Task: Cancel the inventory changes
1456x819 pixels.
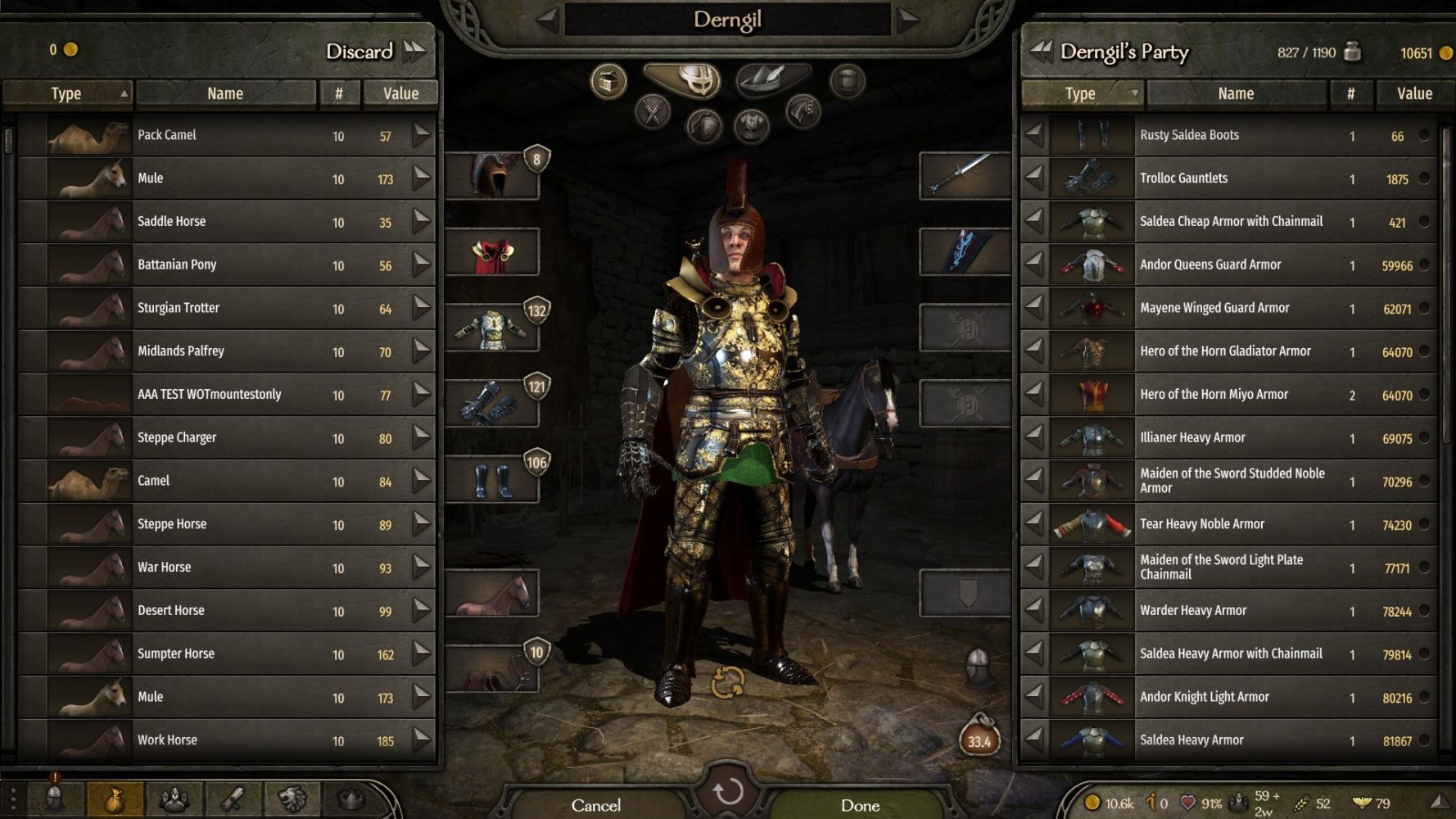Action: click(596, 805)
